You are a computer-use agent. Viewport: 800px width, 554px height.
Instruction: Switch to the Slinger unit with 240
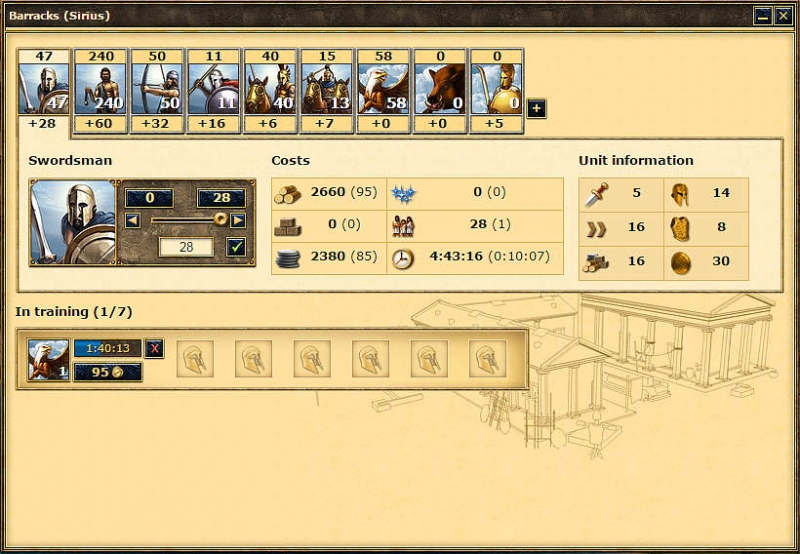pyautogui.click(x=100, y=89)
